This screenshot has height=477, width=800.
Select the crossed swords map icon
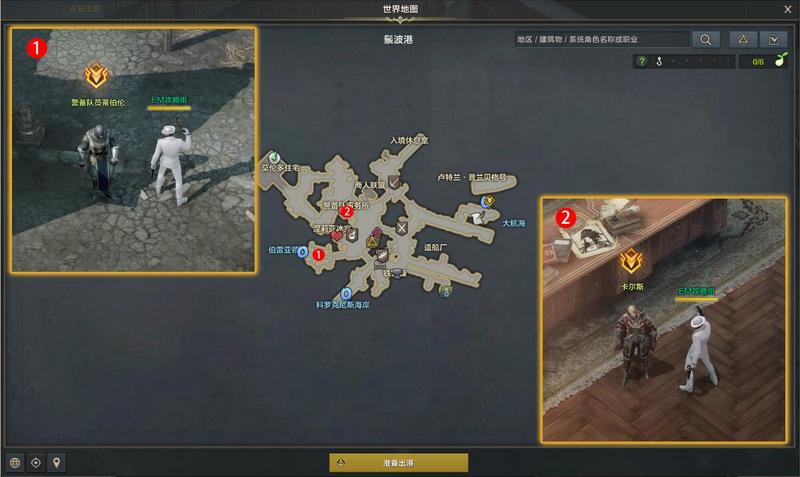pos(402,228)
